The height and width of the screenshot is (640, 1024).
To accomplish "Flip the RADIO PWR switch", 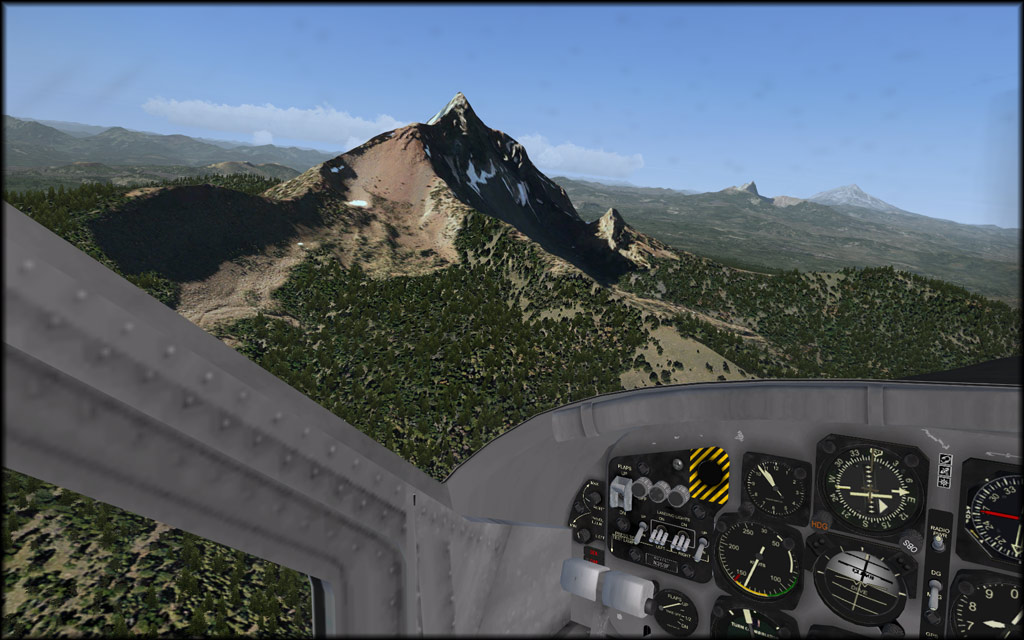I will click(939, 543).
